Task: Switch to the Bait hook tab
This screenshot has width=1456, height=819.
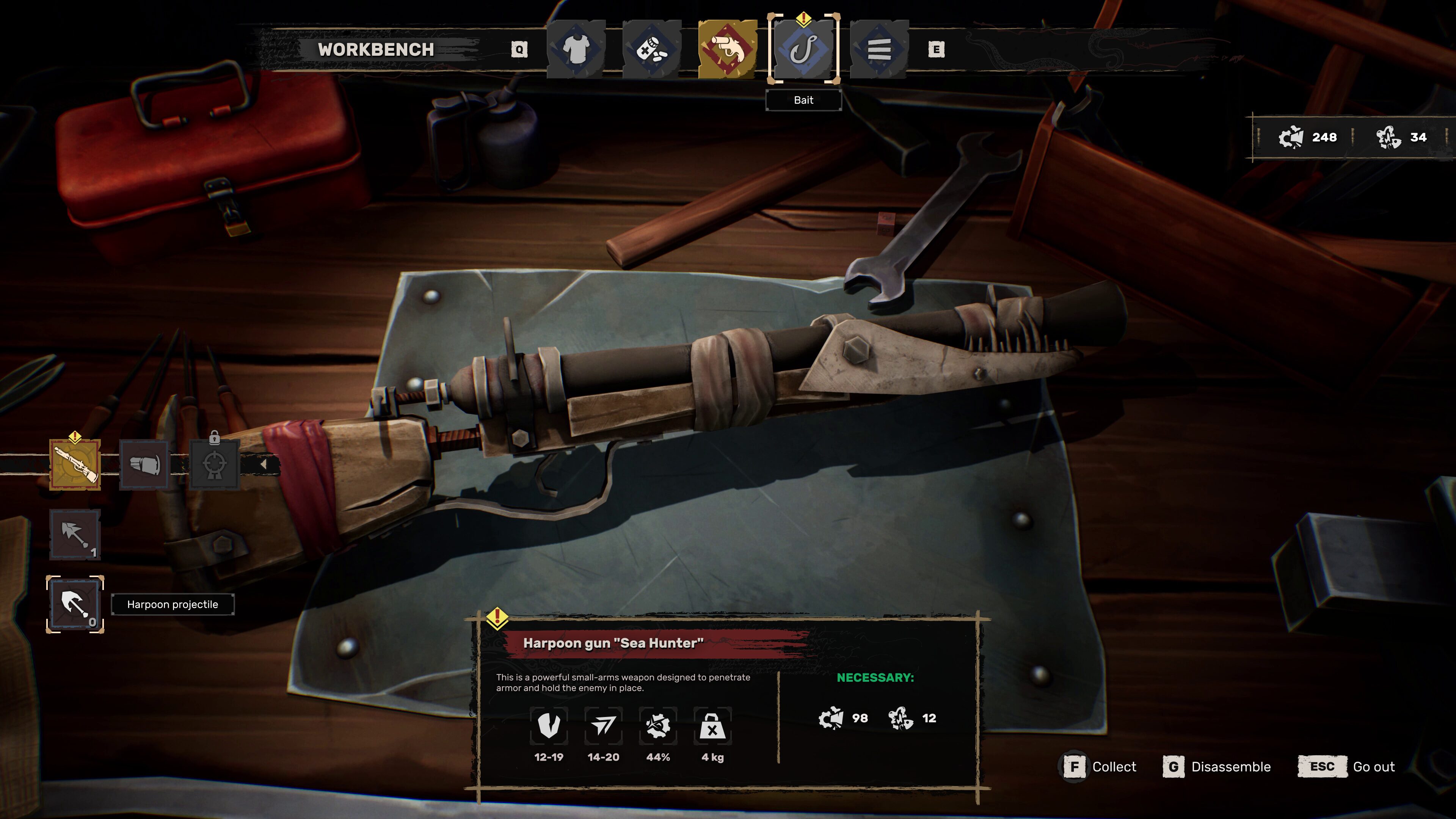Action: coord(803,49)
